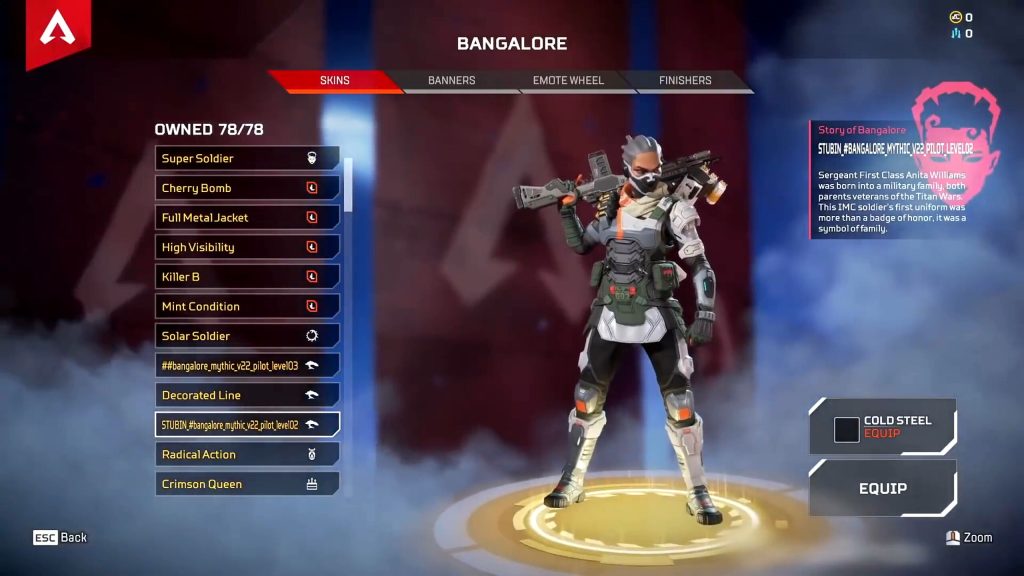Click the Apex Legends logo banner

pos(58,30)
